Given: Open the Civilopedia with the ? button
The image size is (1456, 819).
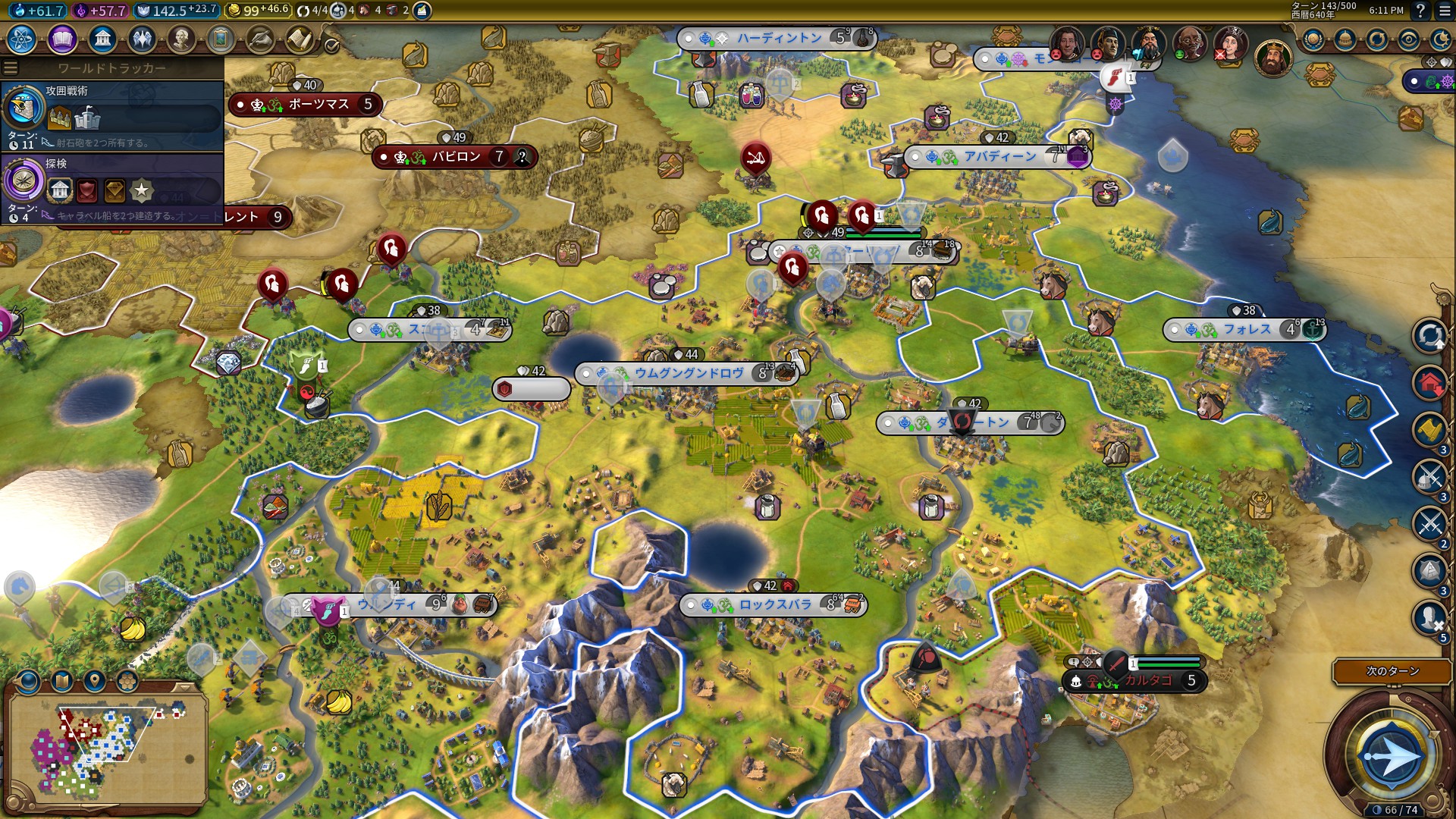Looking at the screenshot, I should coord(1420,11).
